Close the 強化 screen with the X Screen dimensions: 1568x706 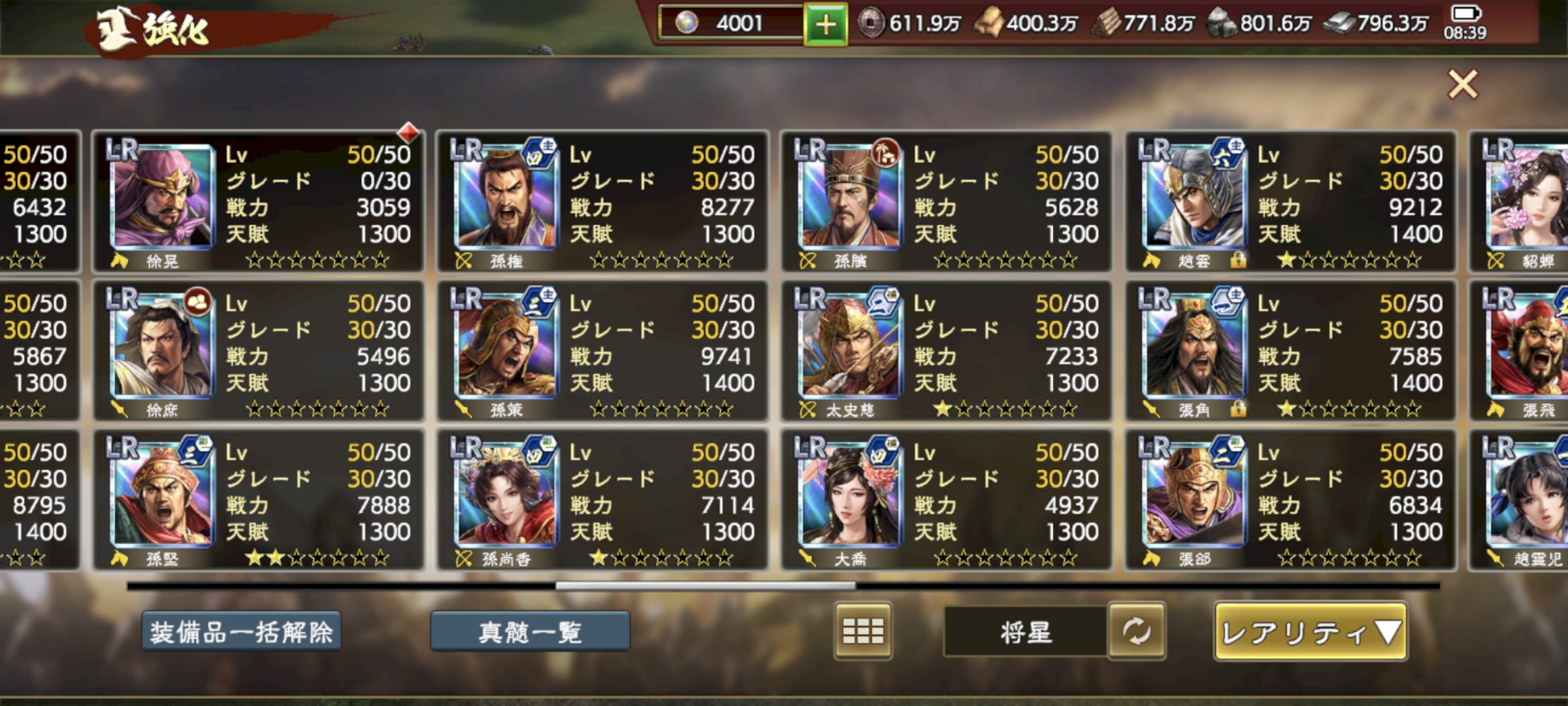[1462, 84]
